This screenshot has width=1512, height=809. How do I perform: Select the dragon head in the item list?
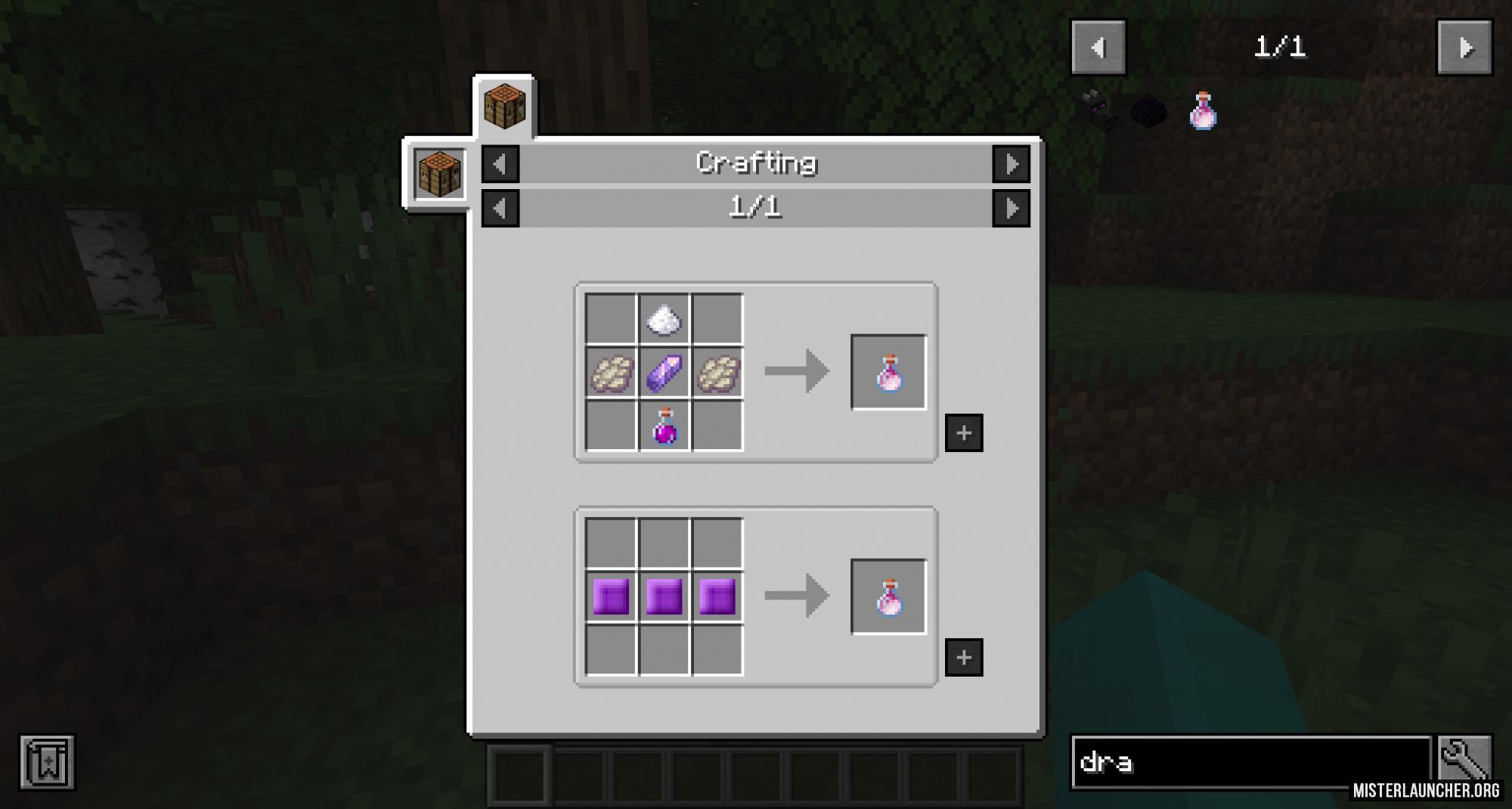point(1097,112)
